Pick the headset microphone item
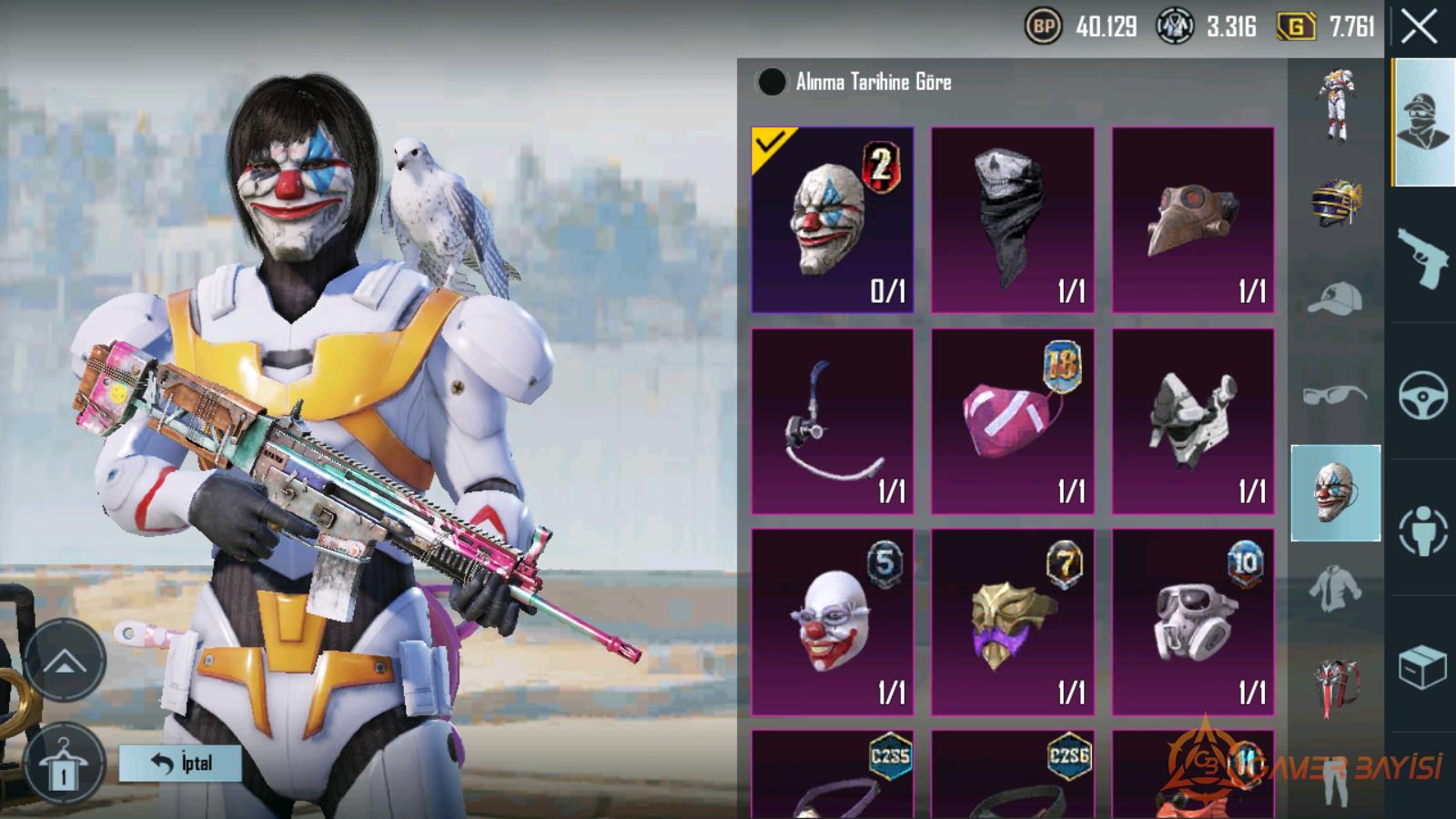This screenshot has width=1456, height=819. tap(832, 420)
